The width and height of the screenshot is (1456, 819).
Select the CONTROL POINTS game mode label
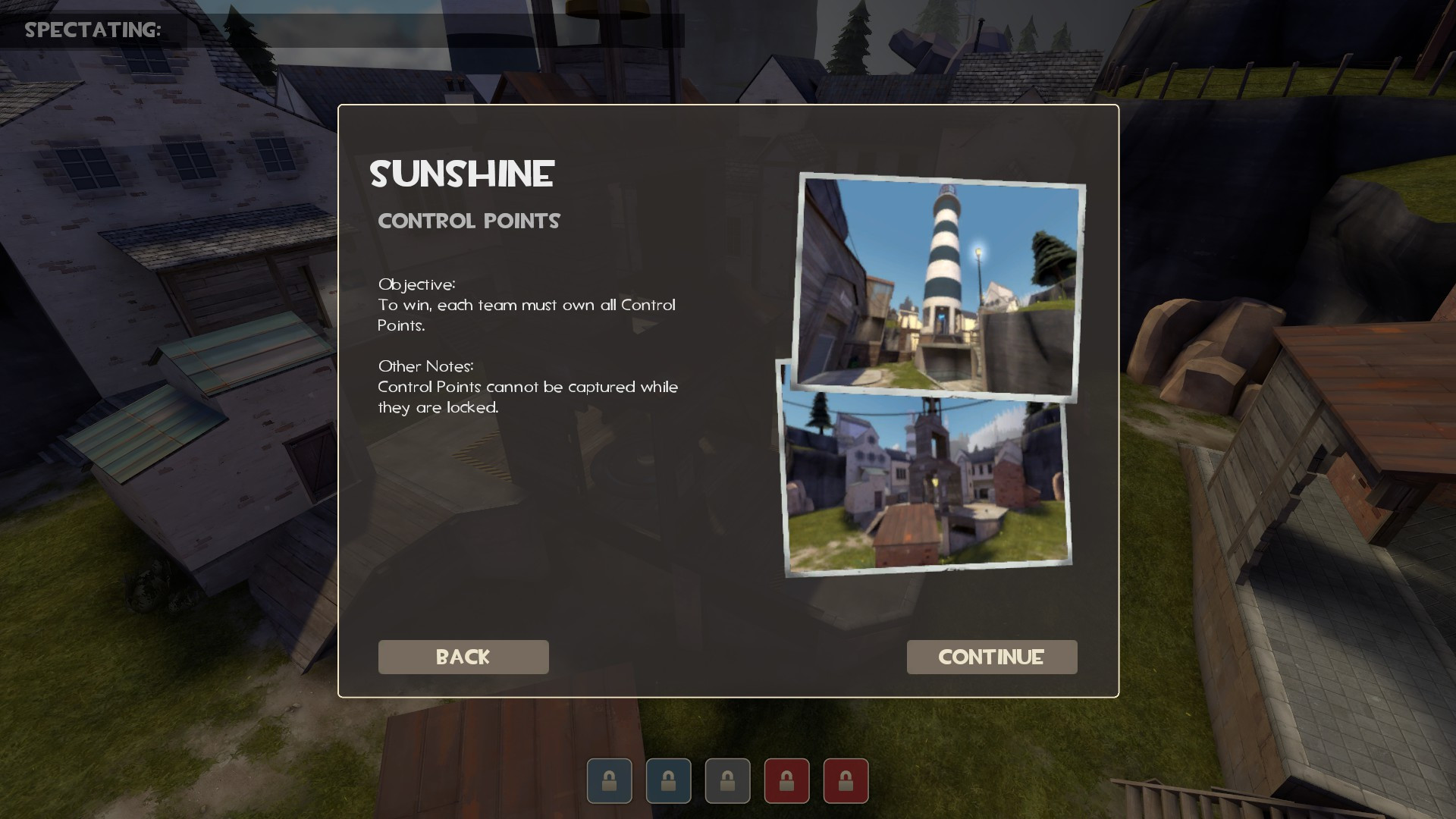[469, 221]
